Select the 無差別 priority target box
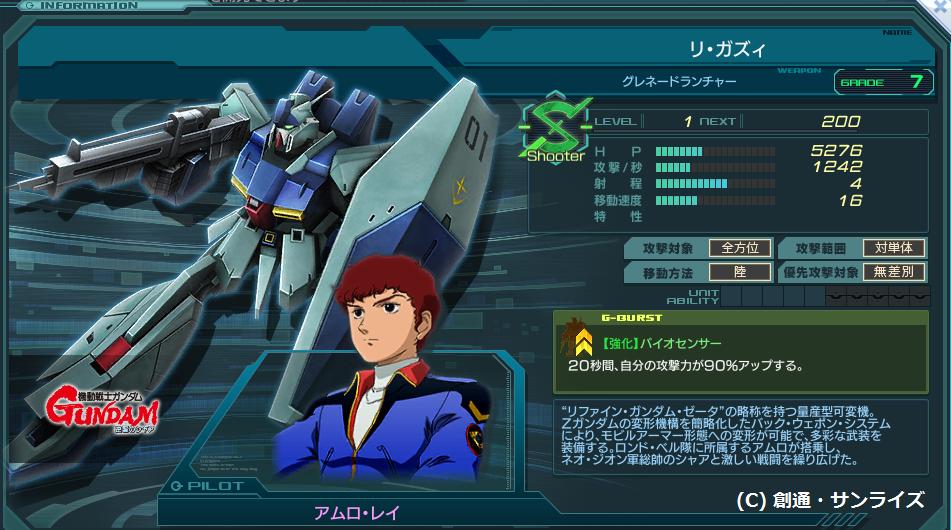Image resolution: width=951 pixels, height=530 pixels. click(x=893, y=272)
